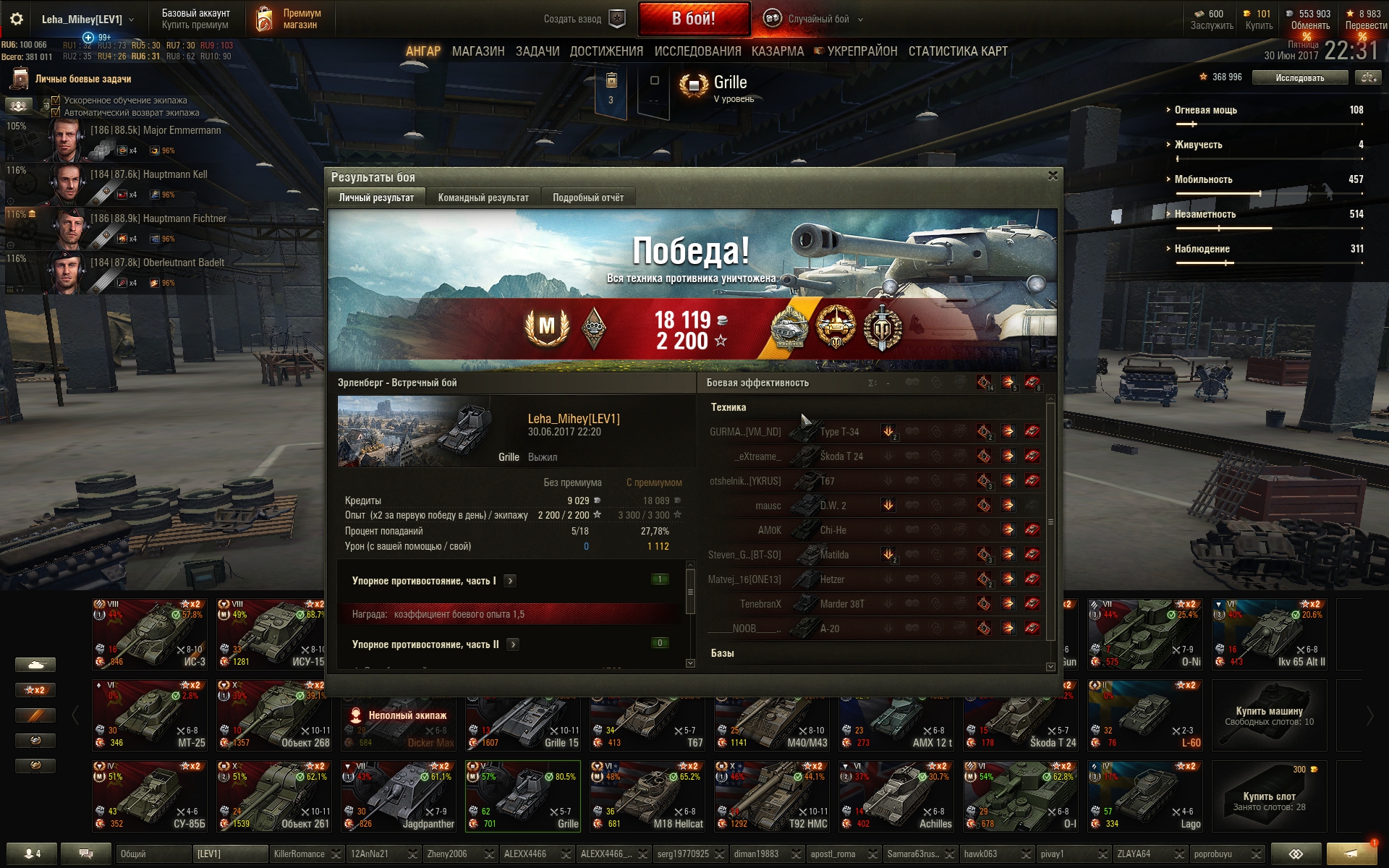Show СТАТИСТИКА КАРТ
1389x868 pixels.
coord(957,51)
